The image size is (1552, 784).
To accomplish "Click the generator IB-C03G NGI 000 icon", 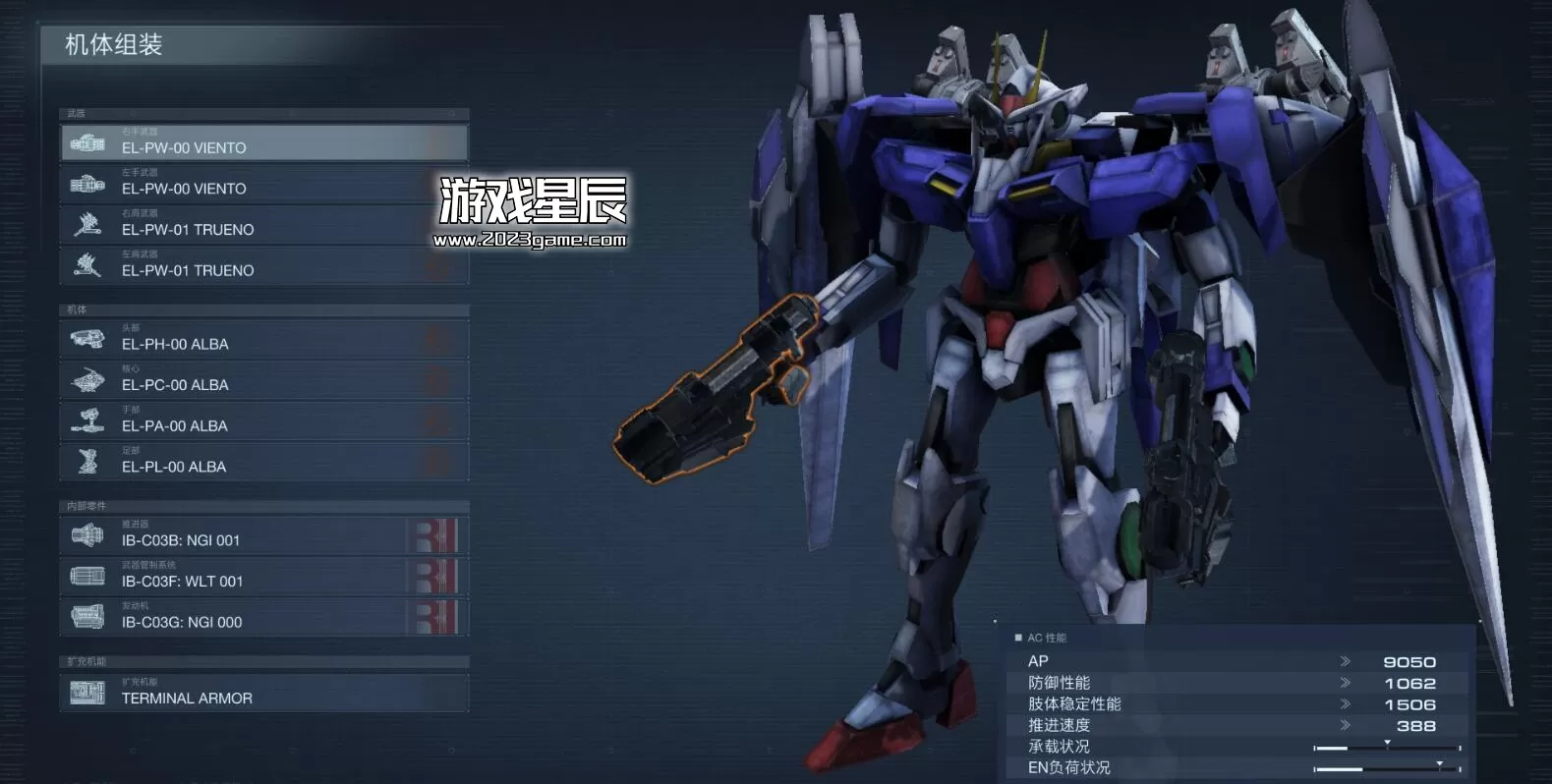I will (x=88, y=616).
